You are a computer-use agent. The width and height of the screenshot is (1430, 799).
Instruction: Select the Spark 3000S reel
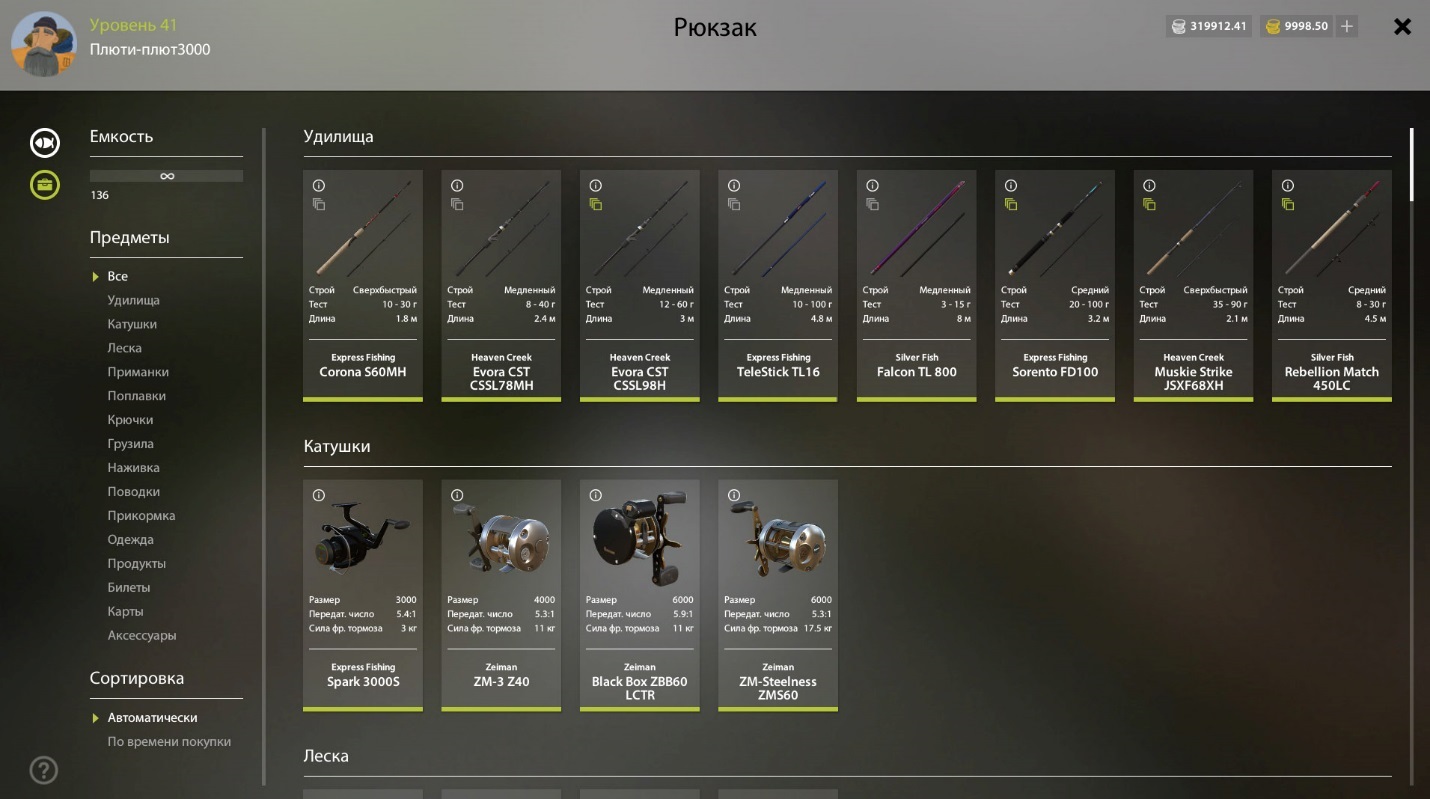point(363,595)
